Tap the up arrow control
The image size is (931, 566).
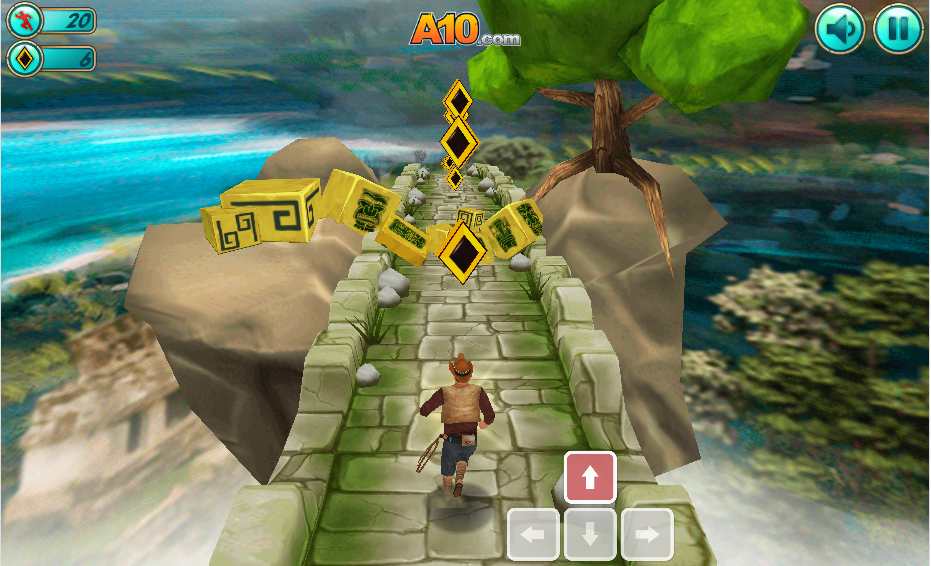pyautogui.click(x=590, y=478)
